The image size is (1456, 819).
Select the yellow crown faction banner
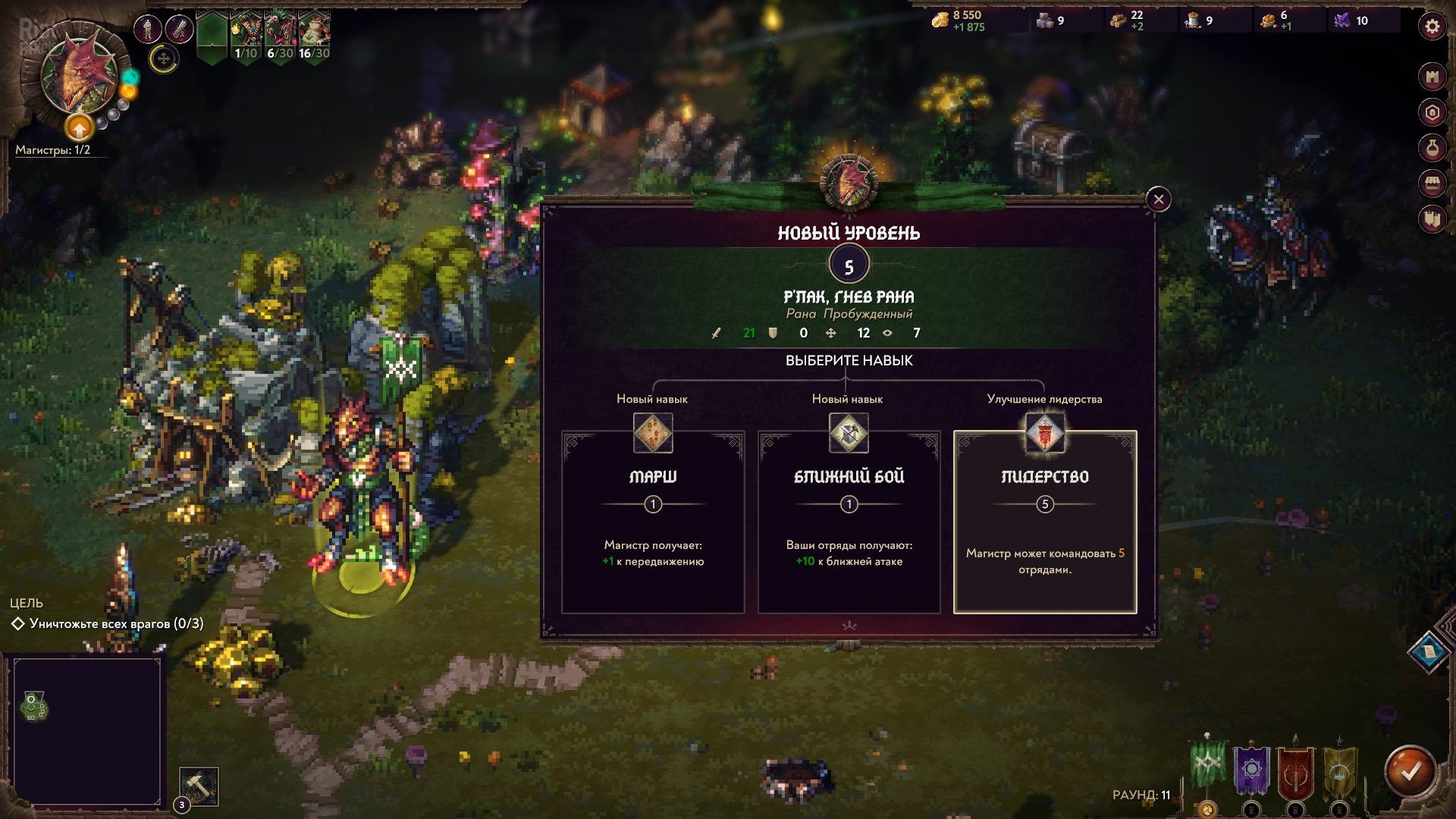[x=1339, y=772]
